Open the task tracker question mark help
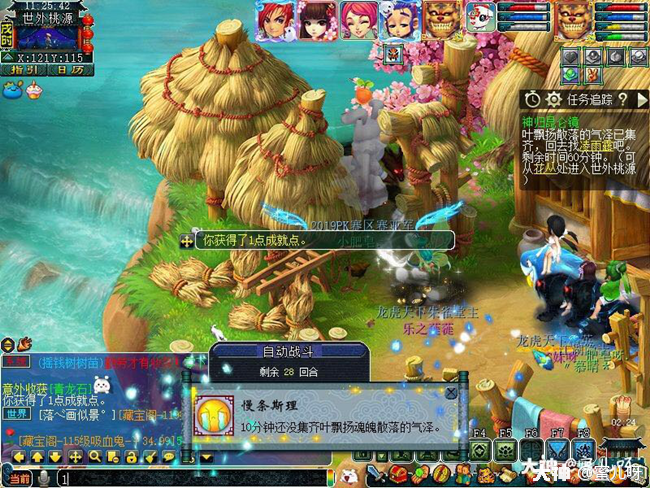 (x=621, y=99)
